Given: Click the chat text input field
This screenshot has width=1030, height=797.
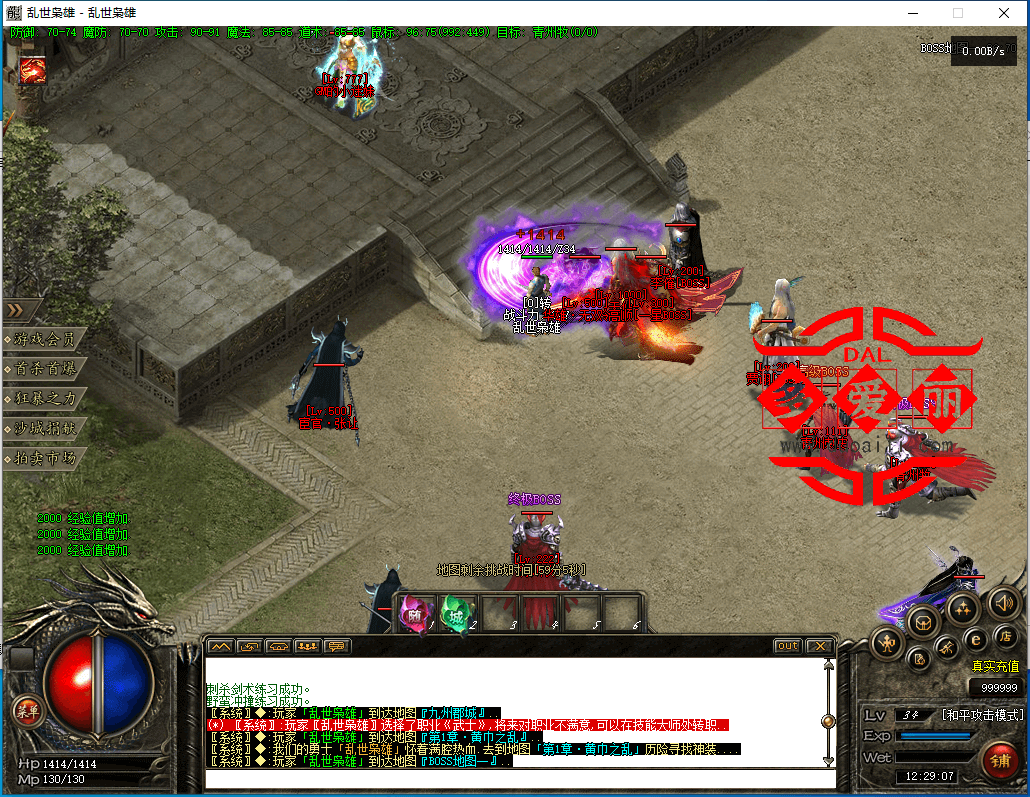Looking at the screenshot, I should point(520,778).
